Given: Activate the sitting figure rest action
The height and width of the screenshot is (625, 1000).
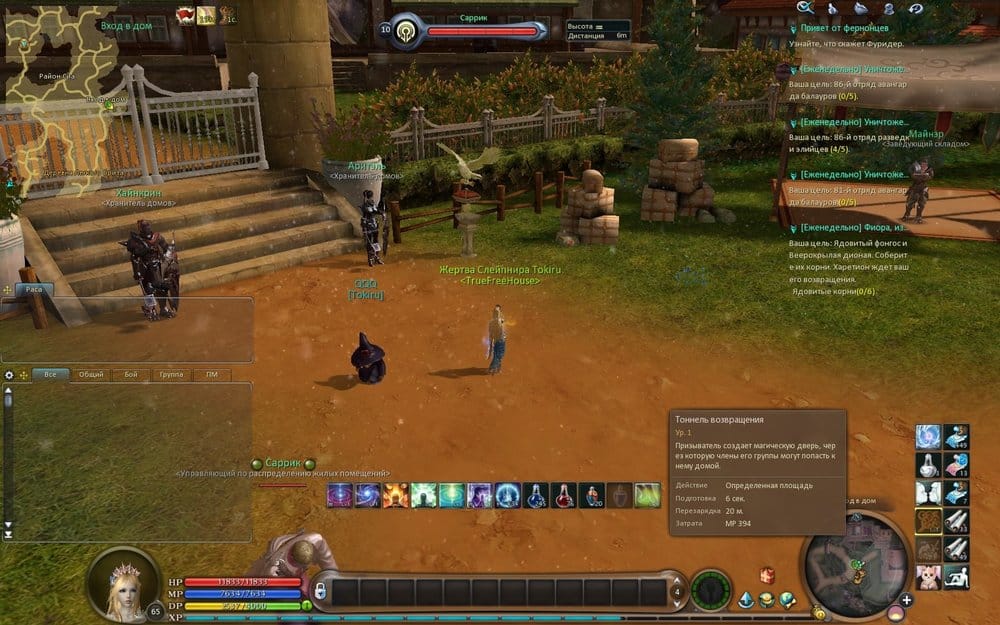Looking at the screenshot, I should [956, 576].
